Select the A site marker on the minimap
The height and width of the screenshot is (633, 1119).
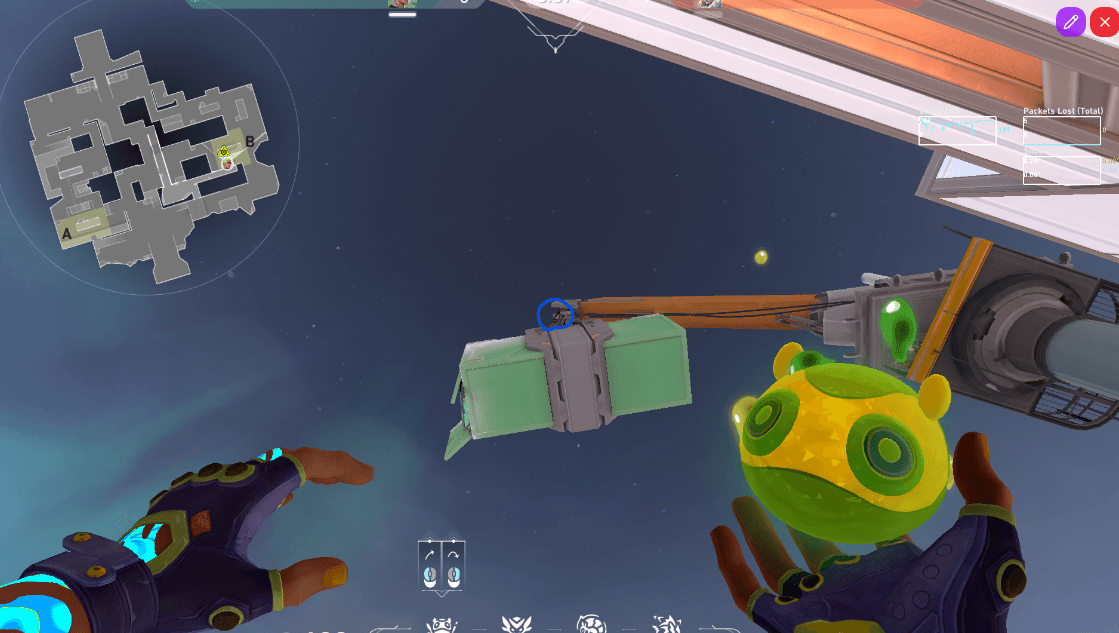[67, 235]
